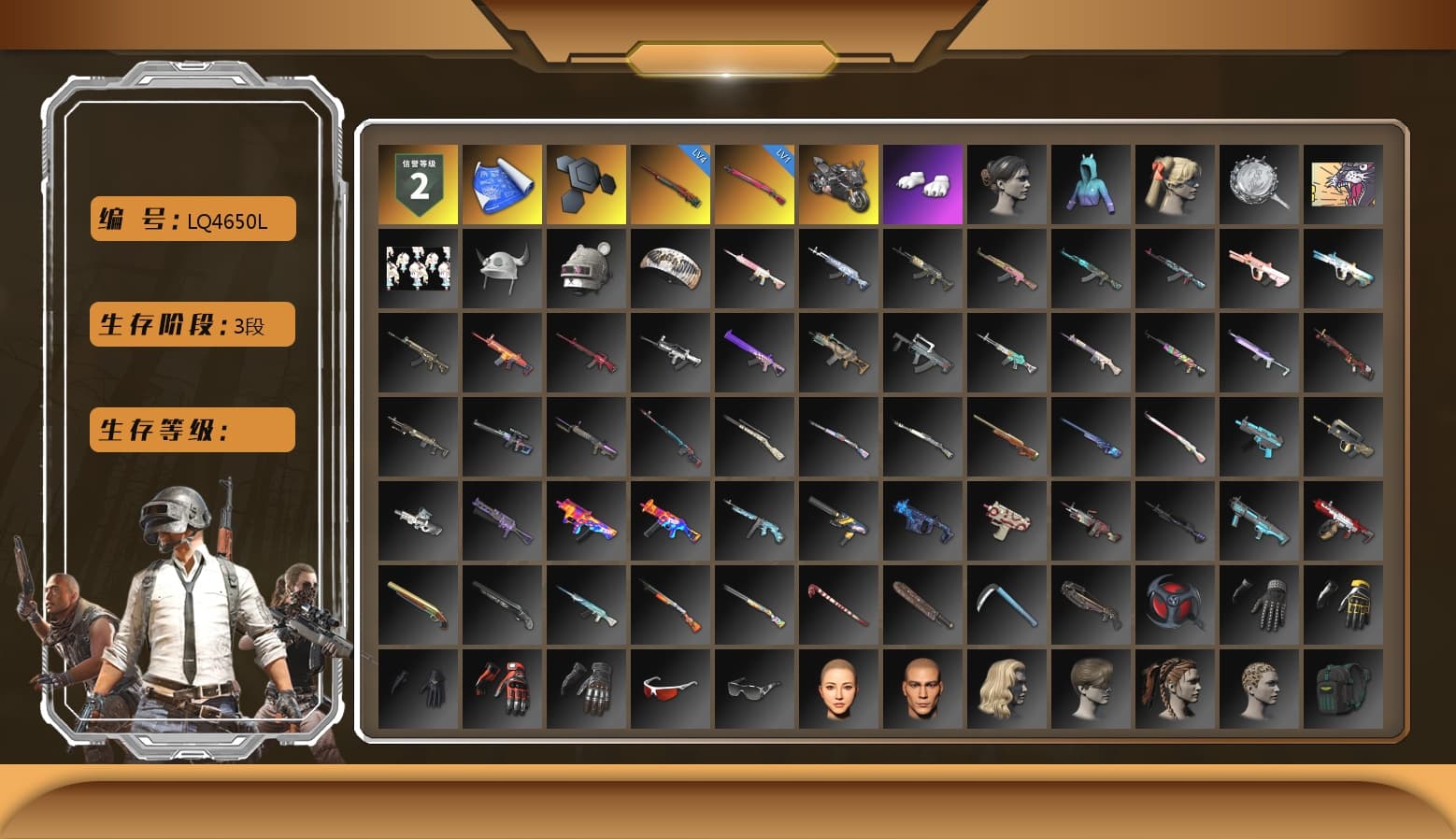Click the black hexagon emblem item
Screen dimensions: 1456x839
(x=586, y=182)
